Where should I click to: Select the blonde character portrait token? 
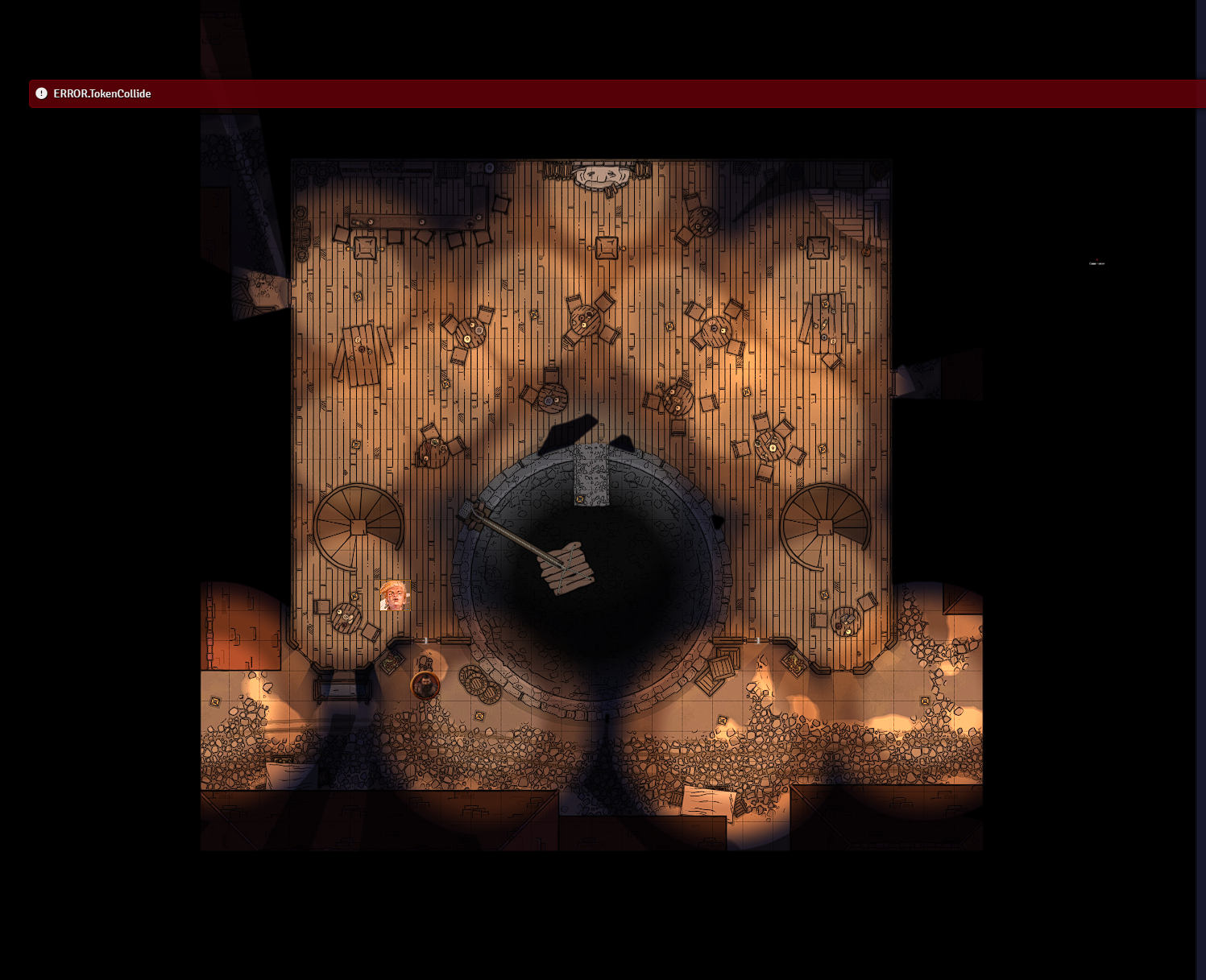(x=395, y=596)
